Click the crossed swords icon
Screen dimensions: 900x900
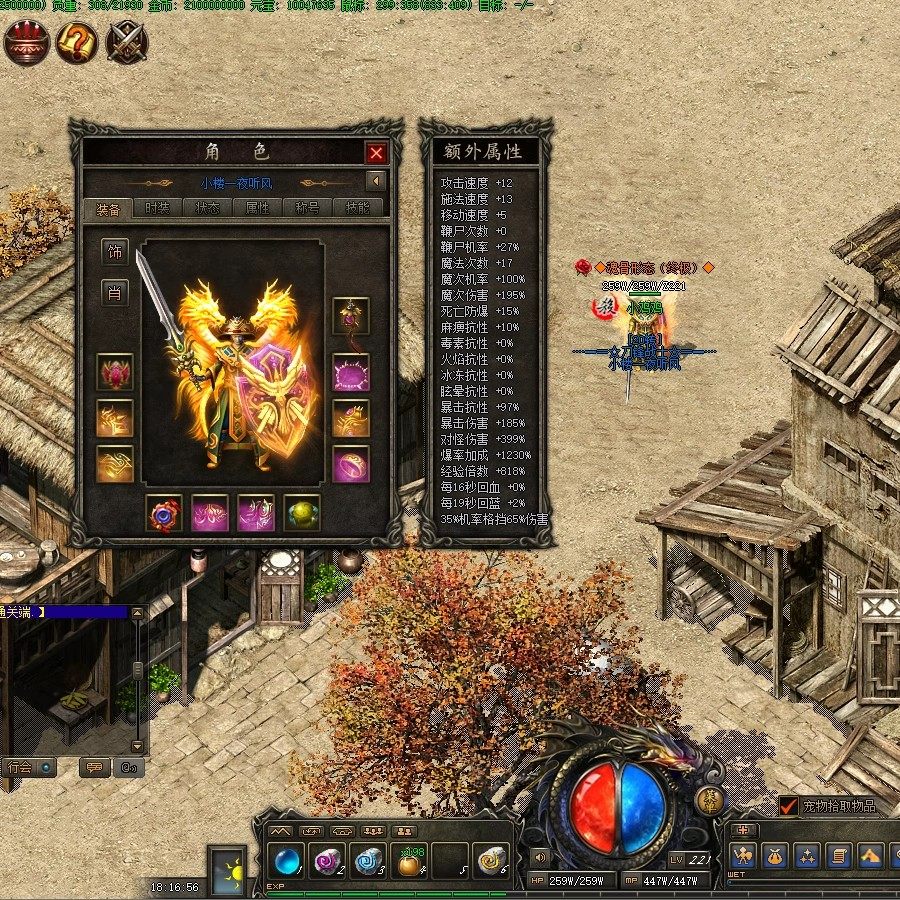pos(127,43)
